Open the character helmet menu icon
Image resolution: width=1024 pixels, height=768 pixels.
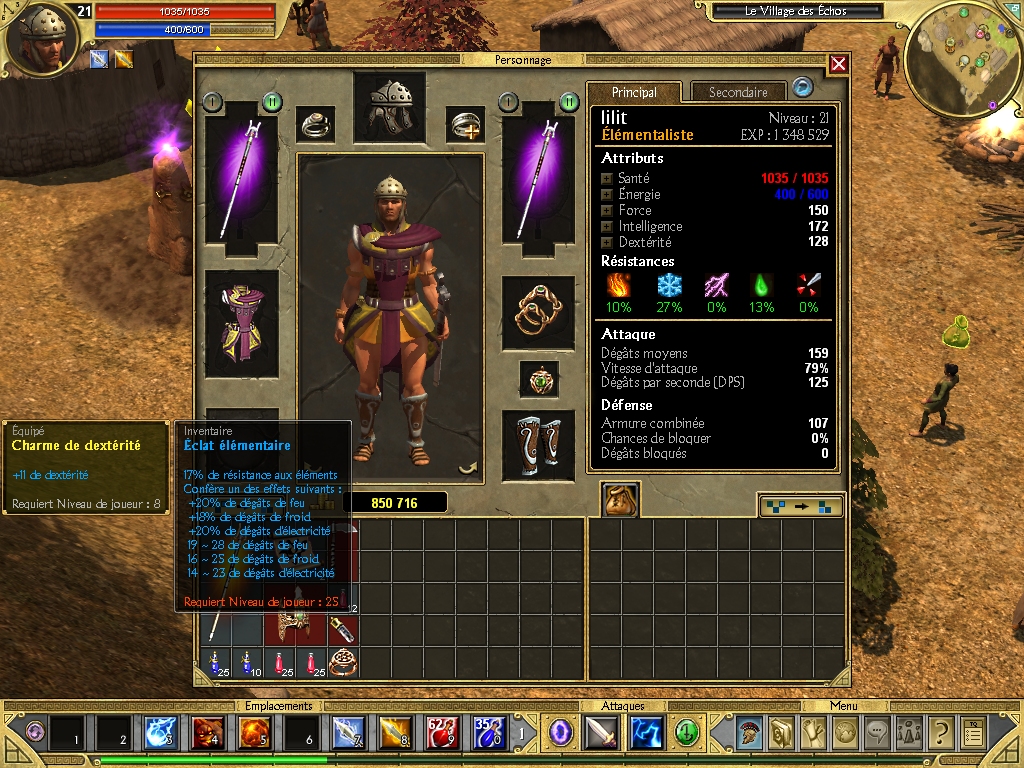click(748, 733)
